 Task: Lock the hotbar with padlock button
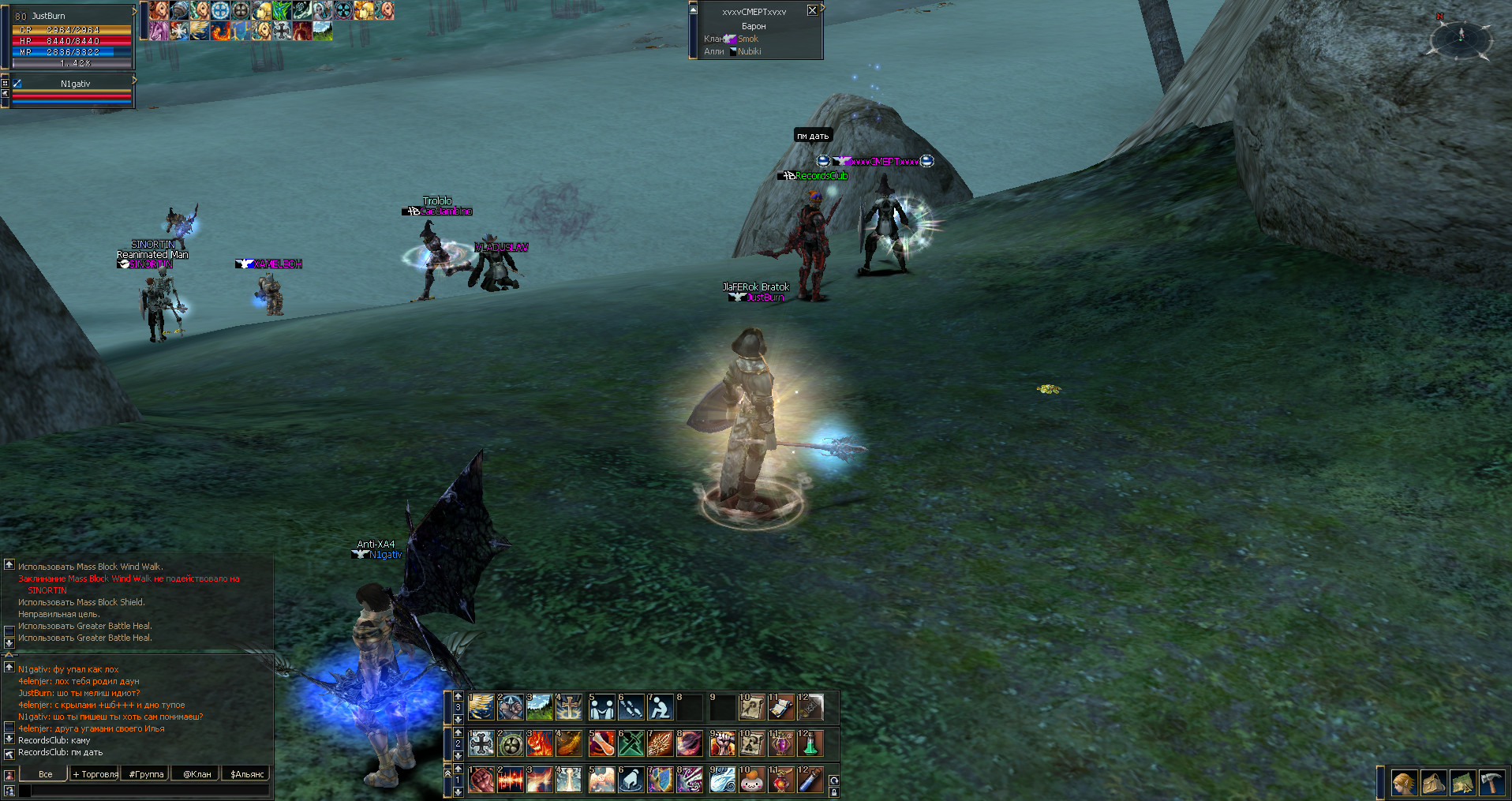(833, 792)
